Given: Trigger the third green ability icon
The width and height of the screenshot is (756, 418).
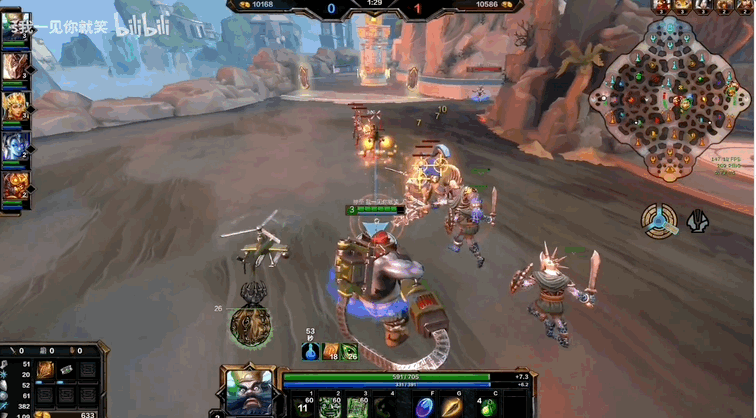Looking at the screenshot, I should [355, 406].
